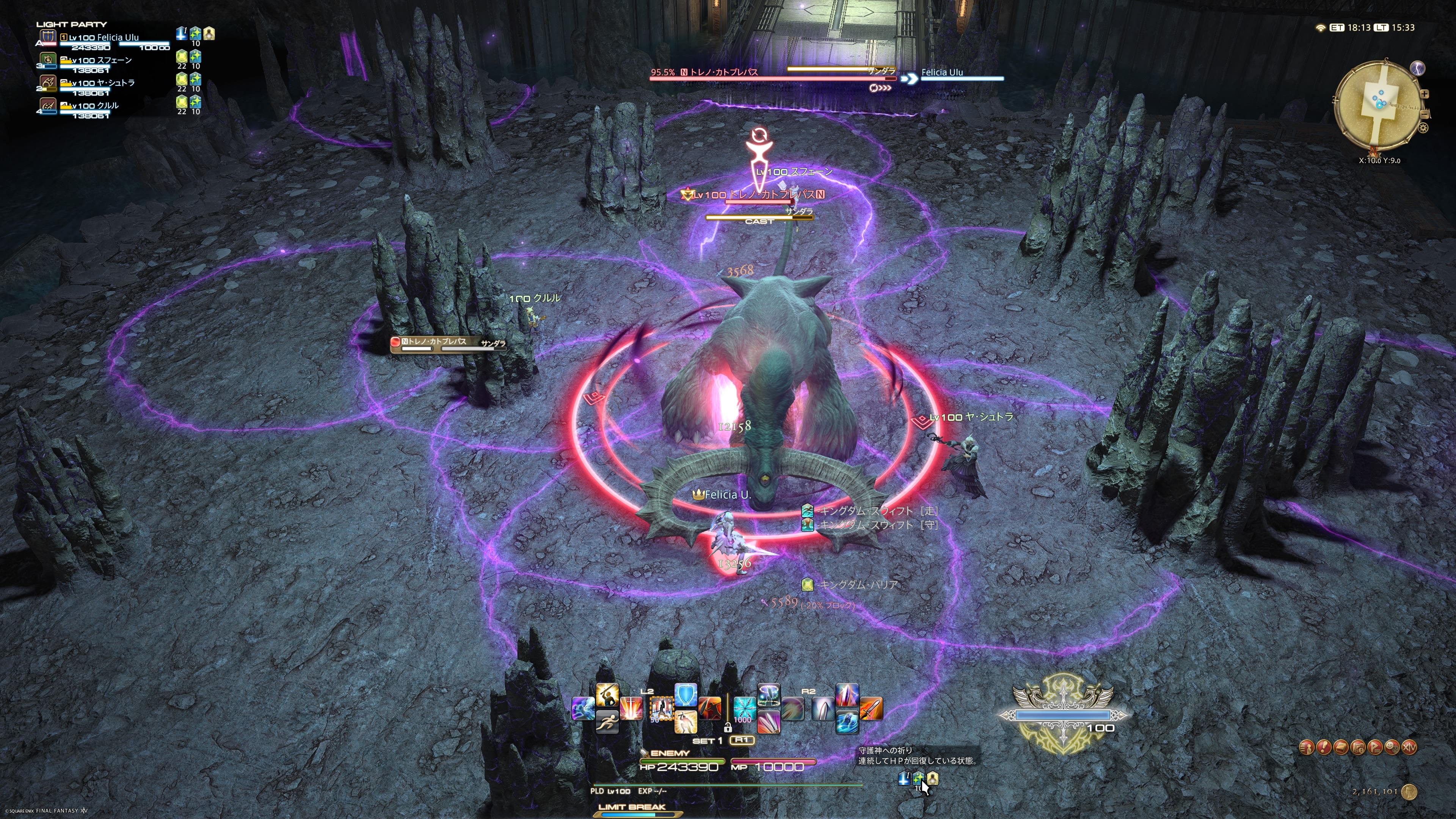Open the System menu XIV icon
The height and width of the screenshot is (819, 1456).
coord(1410,747)
